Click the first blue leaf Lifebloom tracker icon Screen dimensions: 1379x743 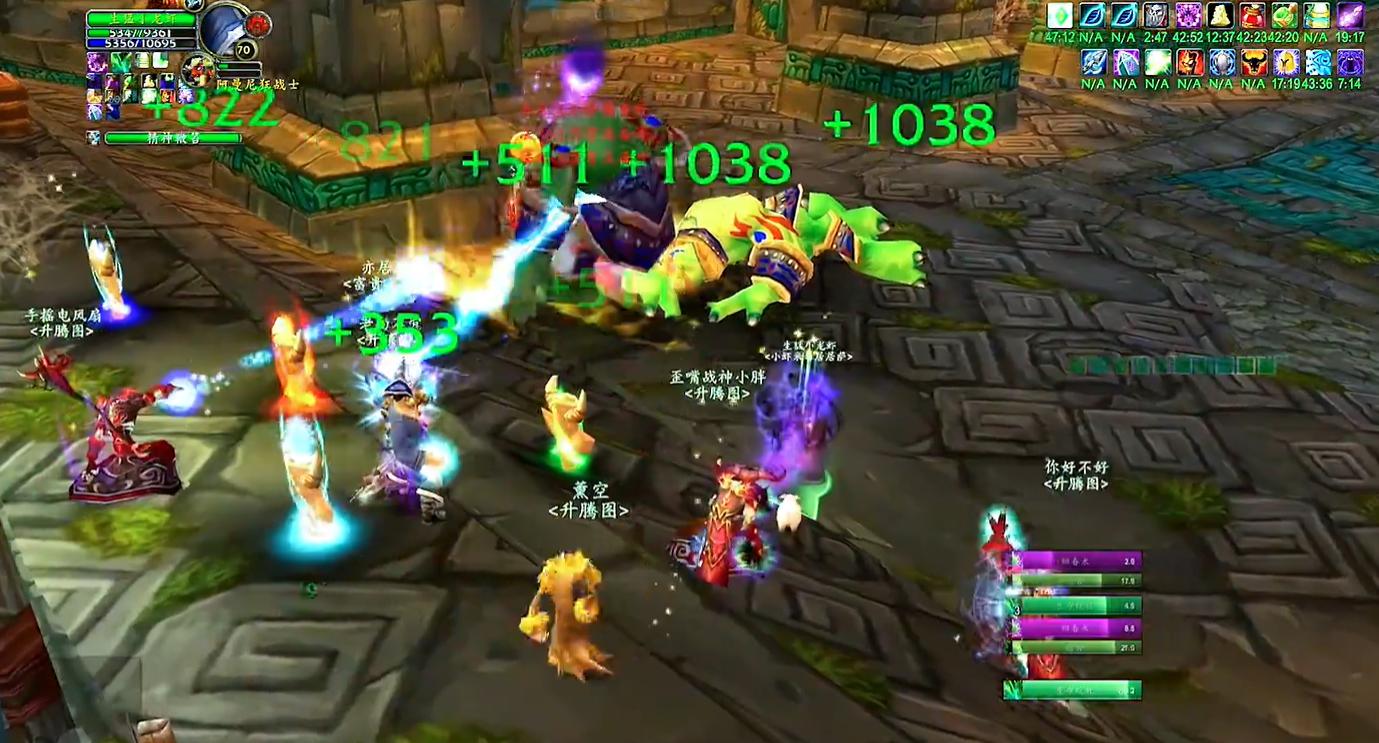(1094, 15)
